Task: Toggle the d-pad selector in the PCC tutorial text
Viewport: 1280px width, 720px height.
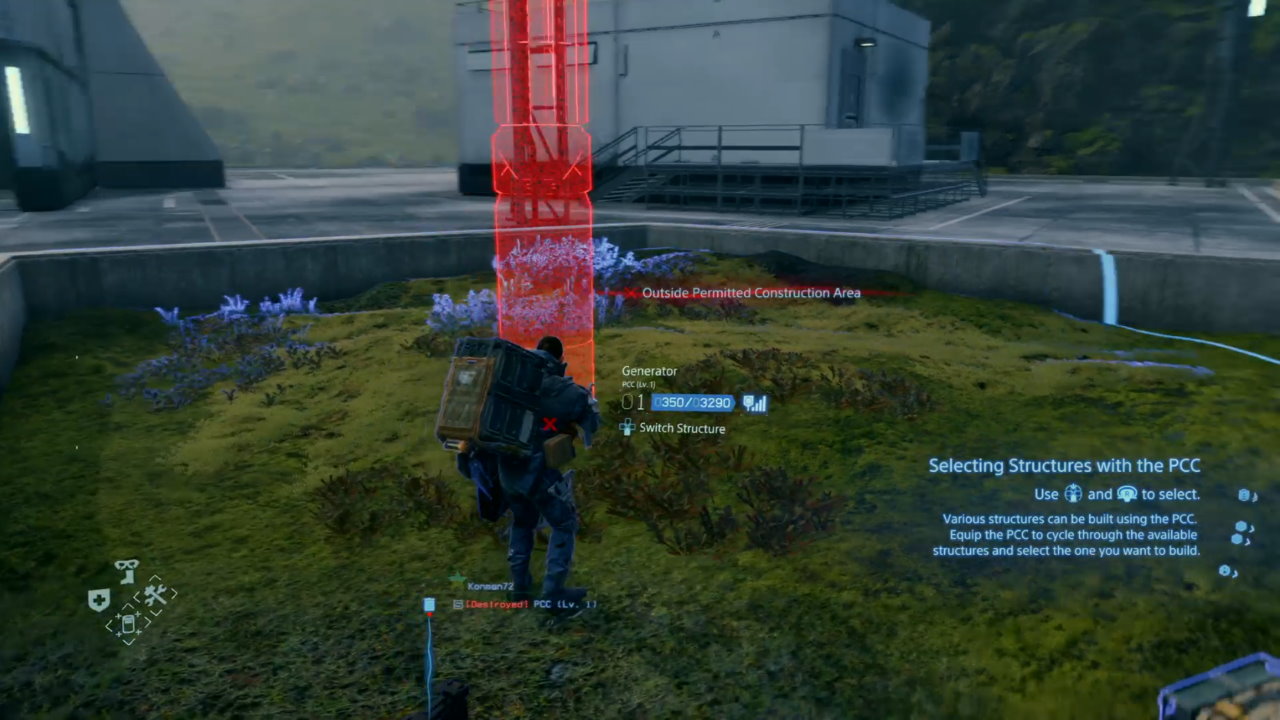Action: pos(1073,493)
